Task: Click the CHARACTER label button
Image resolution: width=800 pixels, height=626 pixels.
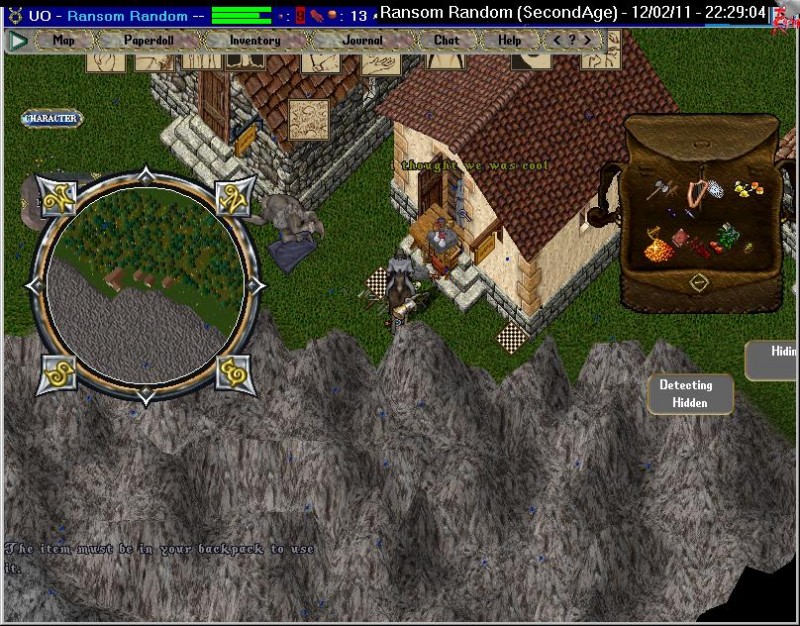Action: 52,118
